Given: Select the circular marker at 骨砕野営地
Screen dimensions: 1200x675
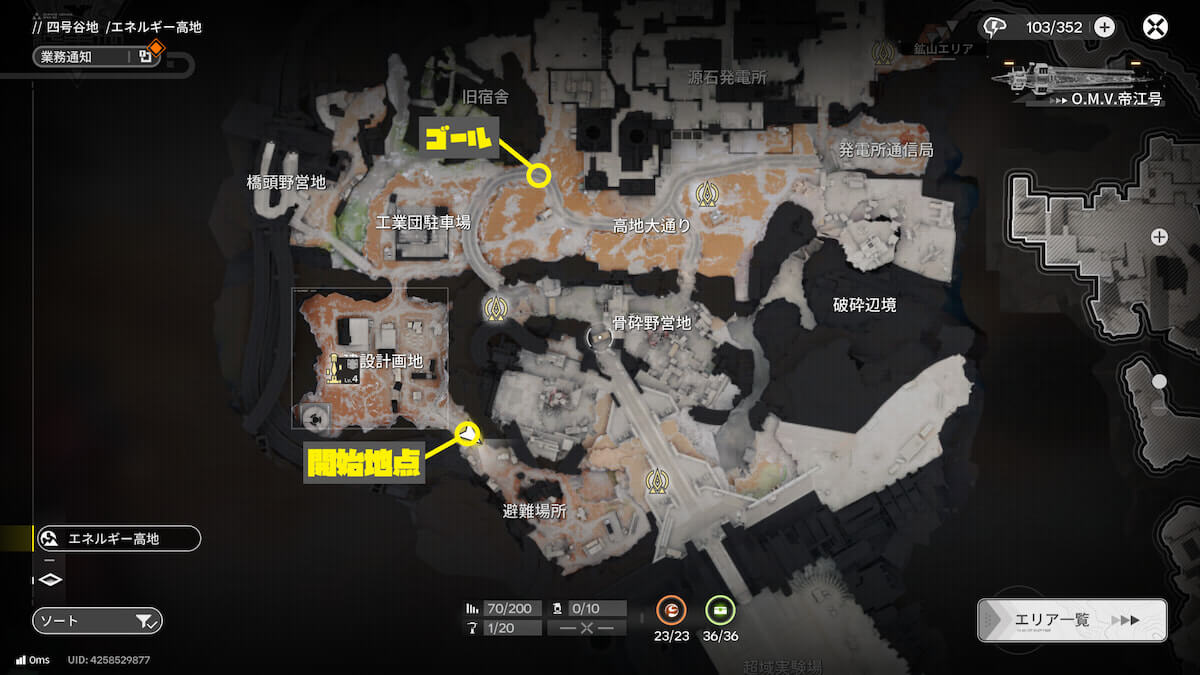Looking at the screenshot, I should tap(599, 337).
